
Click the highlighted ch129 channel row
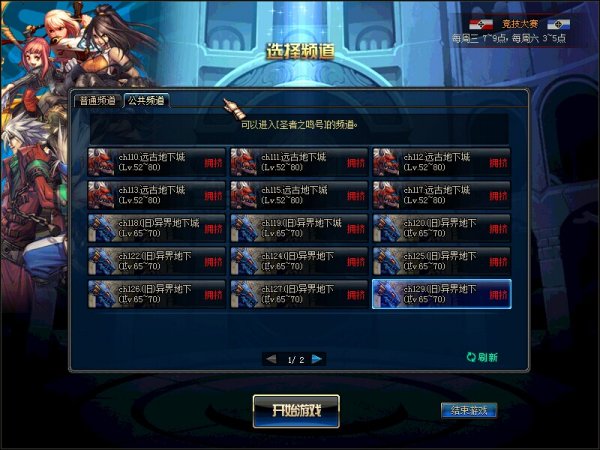(442, 294)
